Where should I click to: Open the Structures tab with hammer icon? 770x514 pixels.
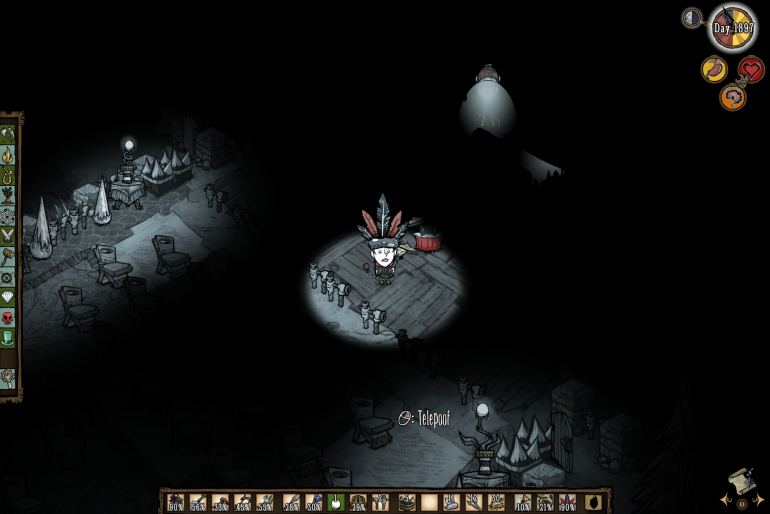point(8,257)
